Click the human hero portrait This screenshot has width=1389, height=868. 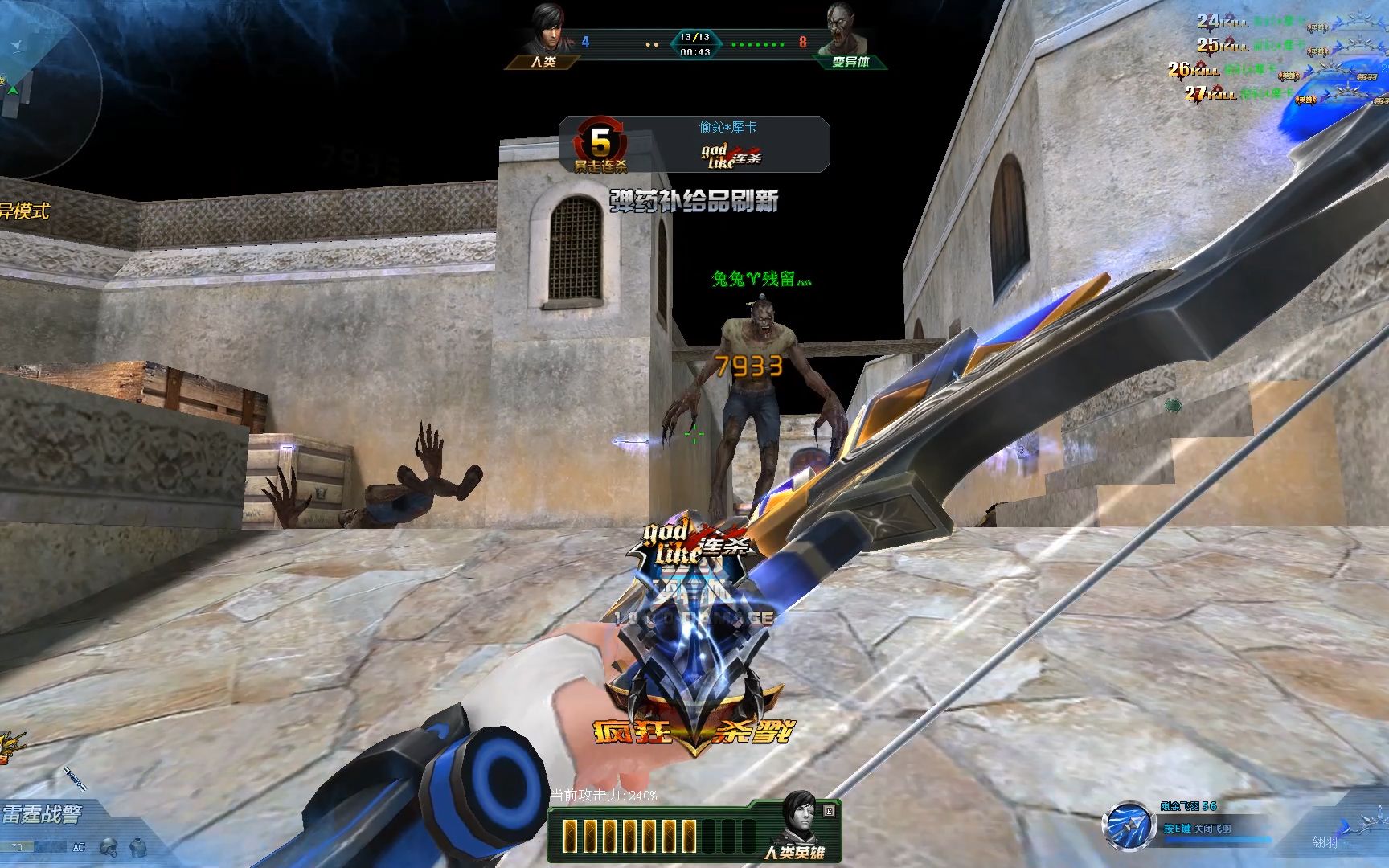801,818
